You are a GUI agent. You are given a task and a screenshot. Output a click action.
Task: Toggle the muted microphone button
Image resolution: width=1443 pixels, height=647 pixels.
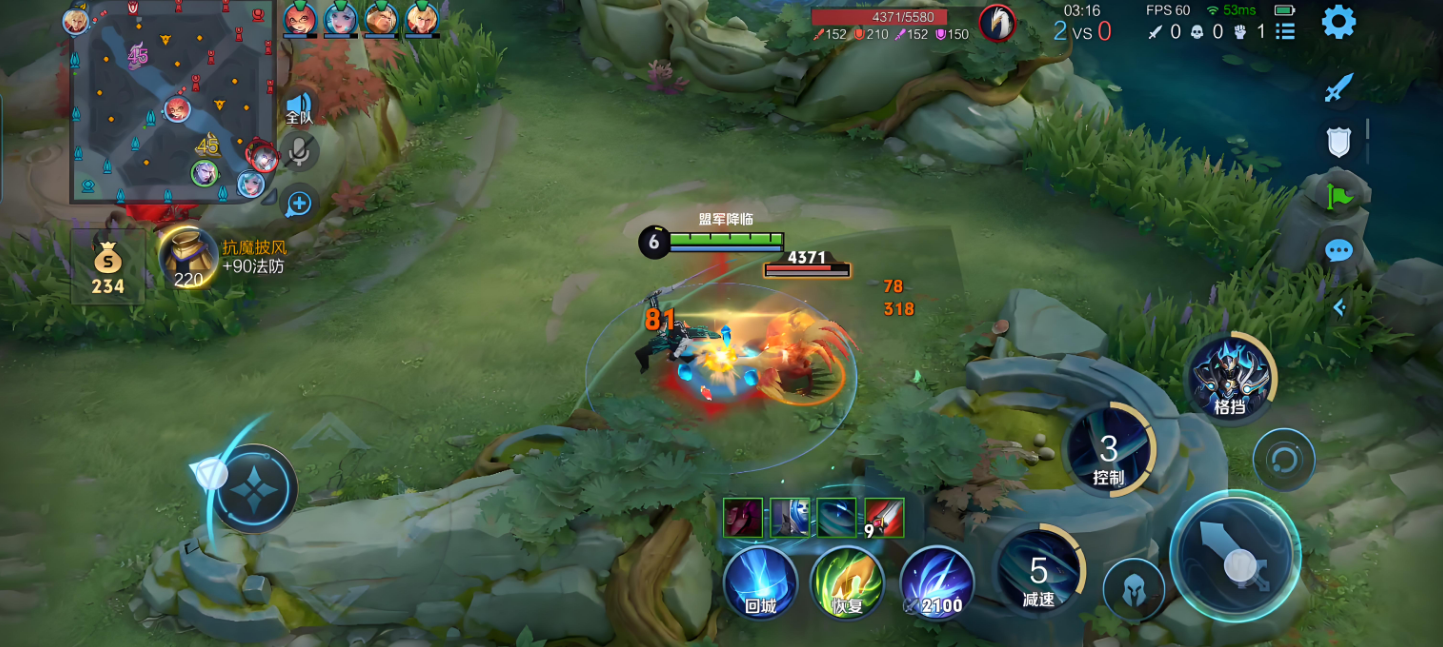tap(298, 151)
